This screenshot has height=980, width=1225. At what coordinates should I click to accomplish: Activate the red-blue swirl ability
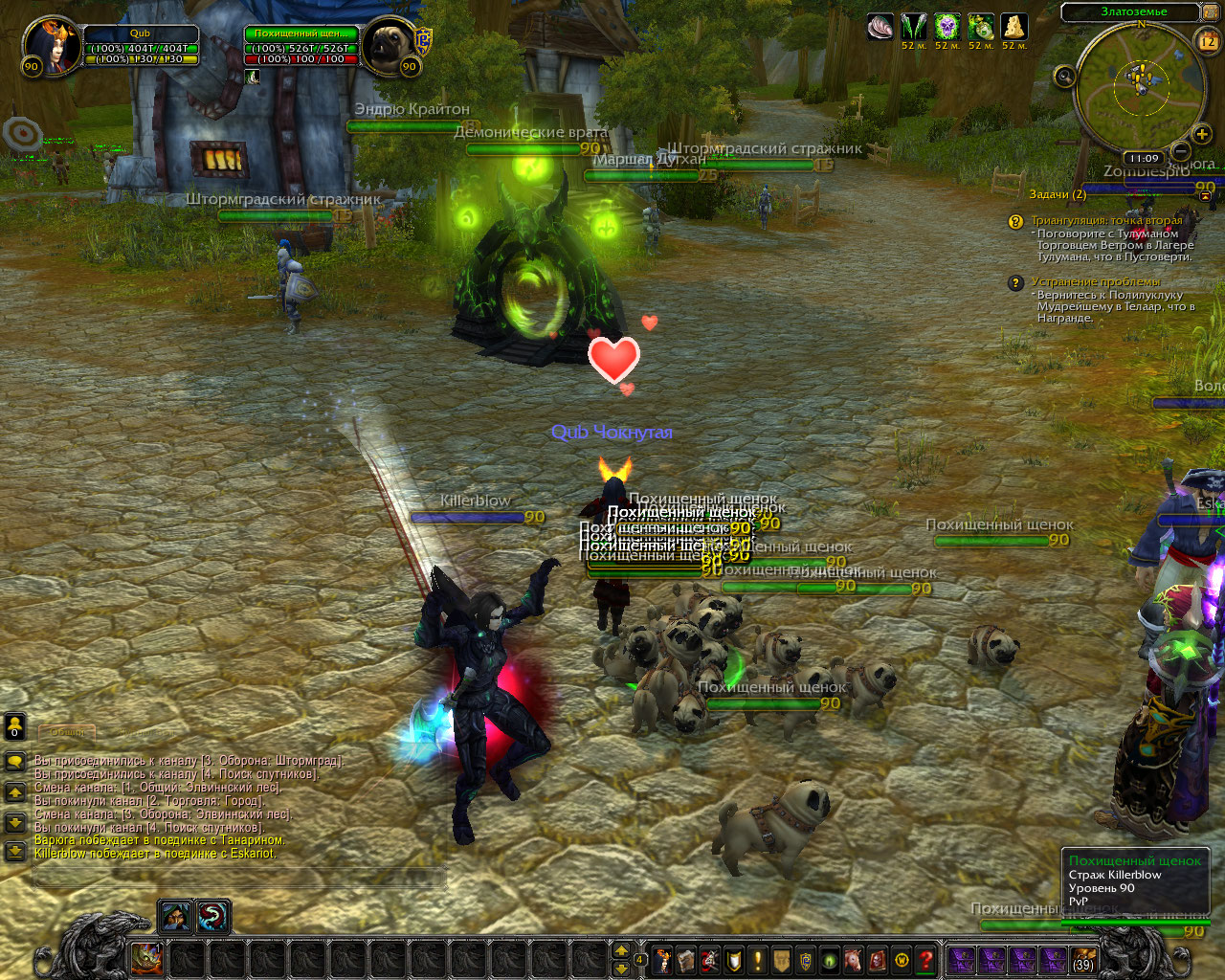212,917
